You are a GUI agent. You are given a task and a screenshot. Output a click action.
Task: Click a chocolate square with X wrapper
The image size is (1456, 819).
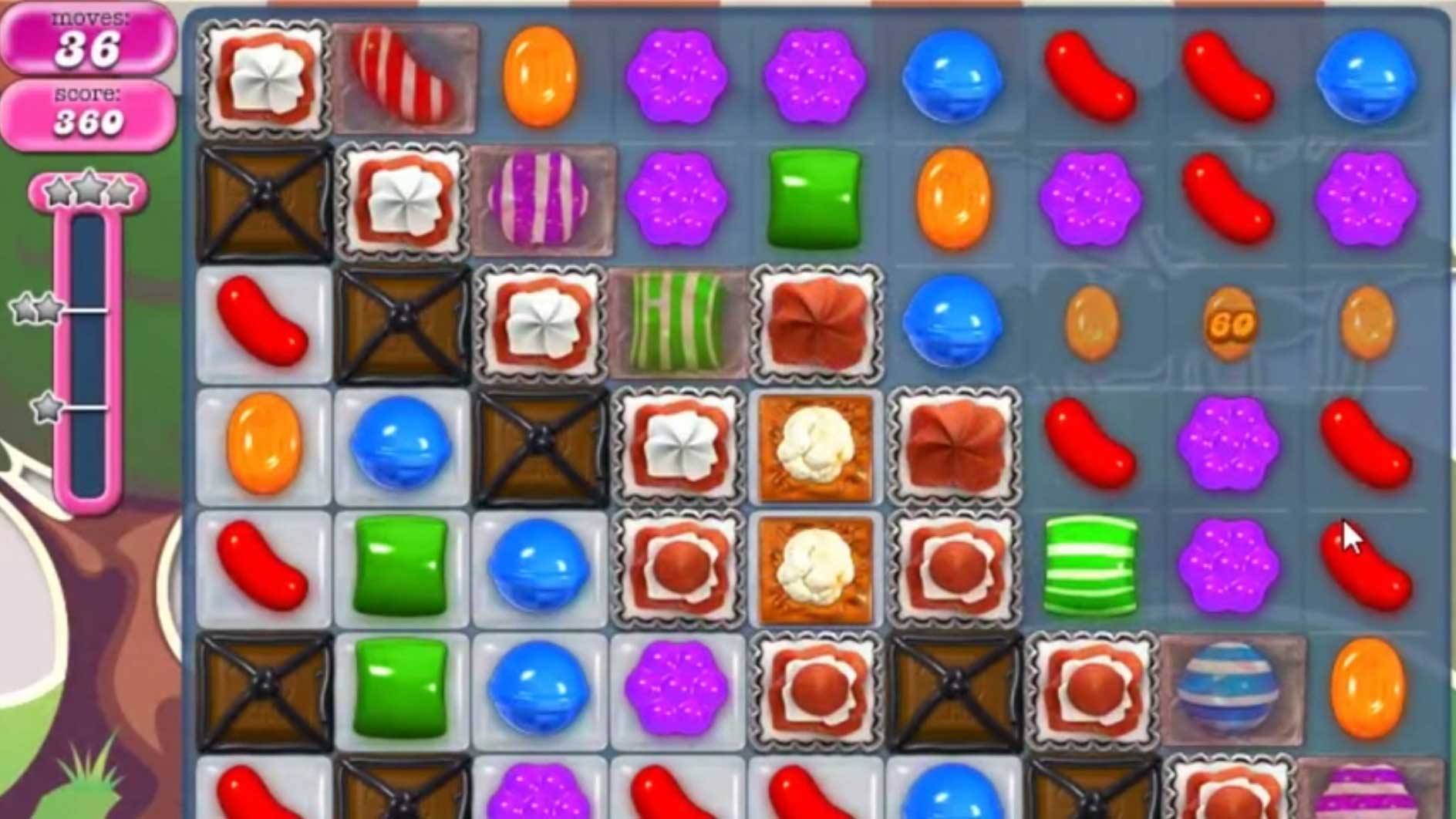(262, 197)
